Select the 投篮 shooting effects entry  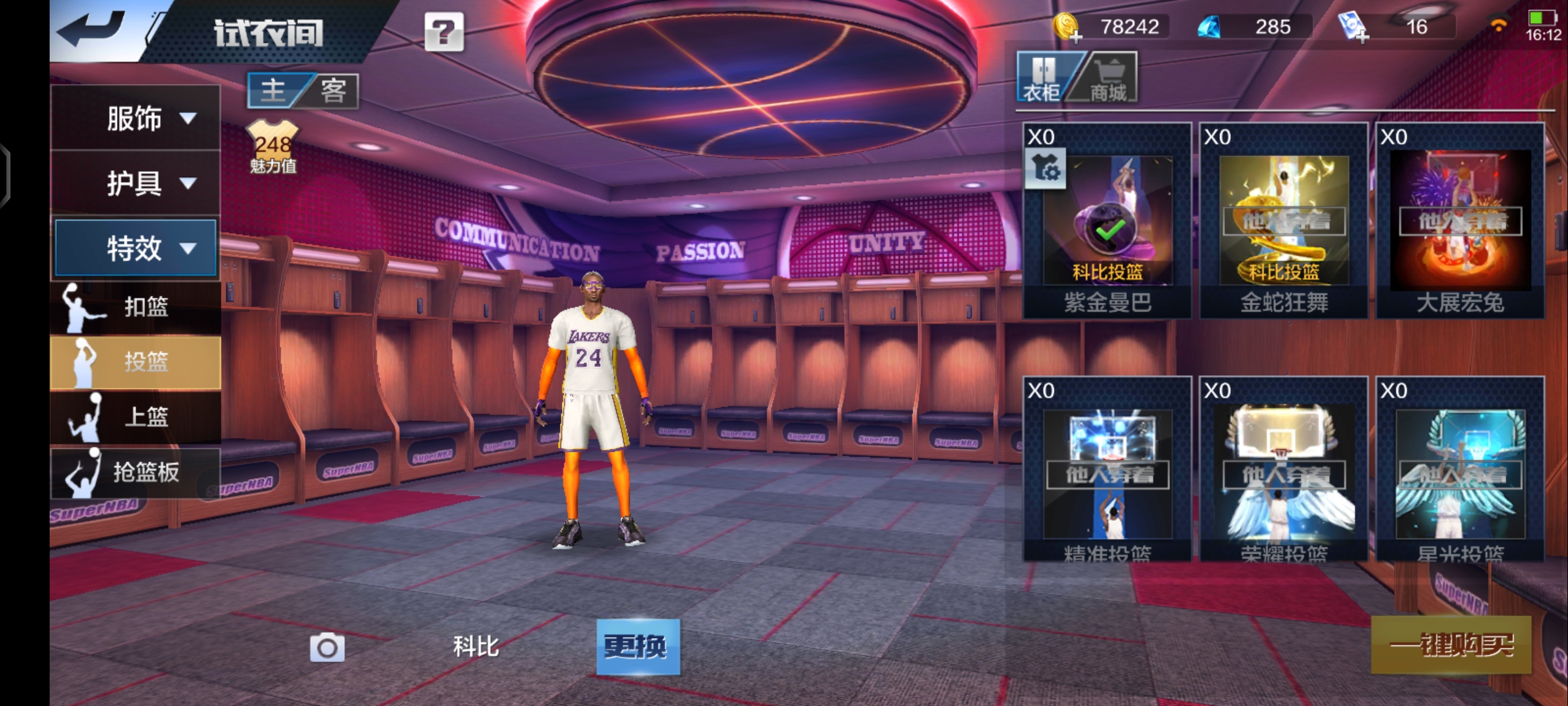[136, 361]
